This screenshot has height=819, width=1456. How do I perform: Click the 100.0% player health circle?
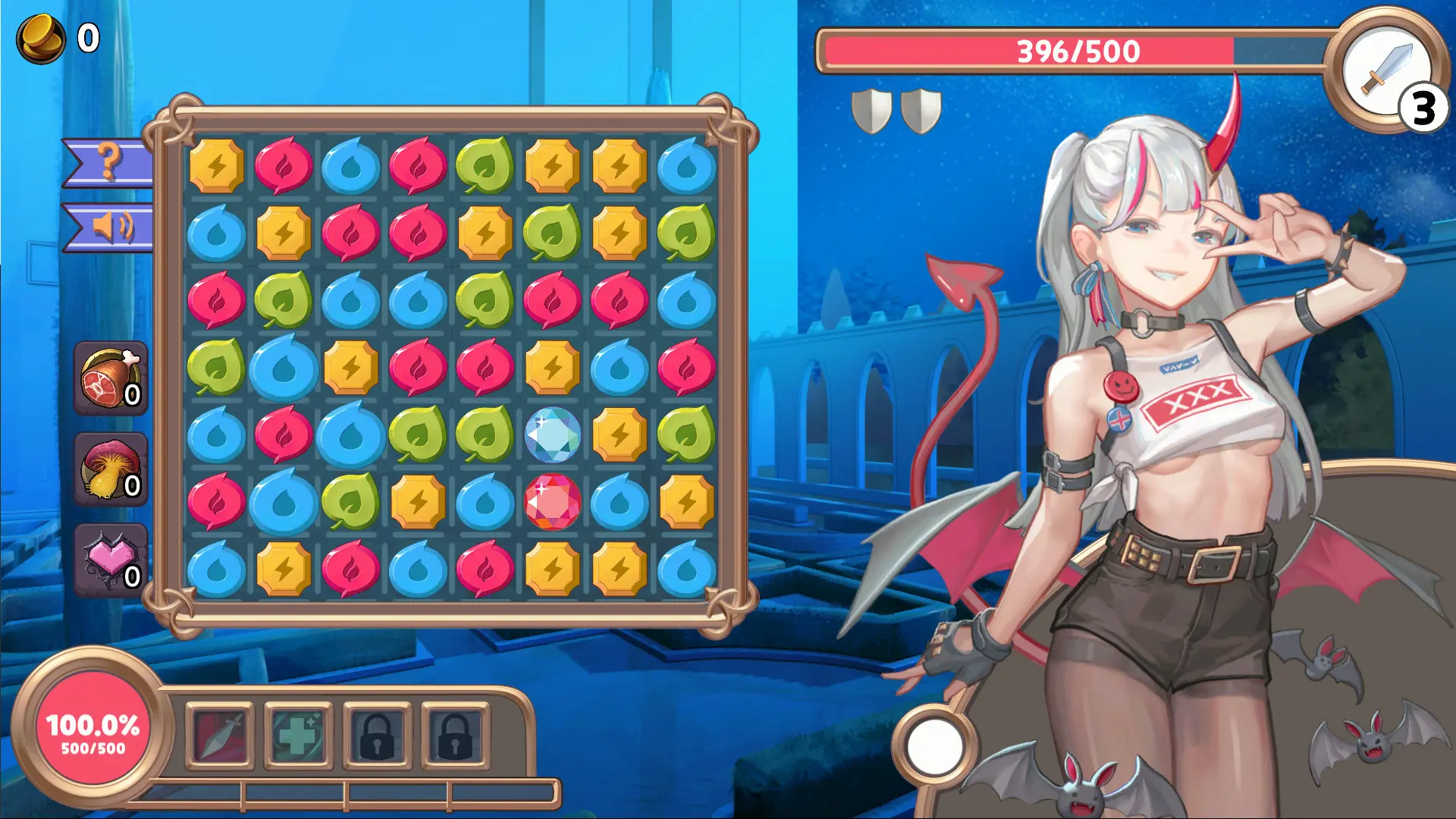click(93, 733)
